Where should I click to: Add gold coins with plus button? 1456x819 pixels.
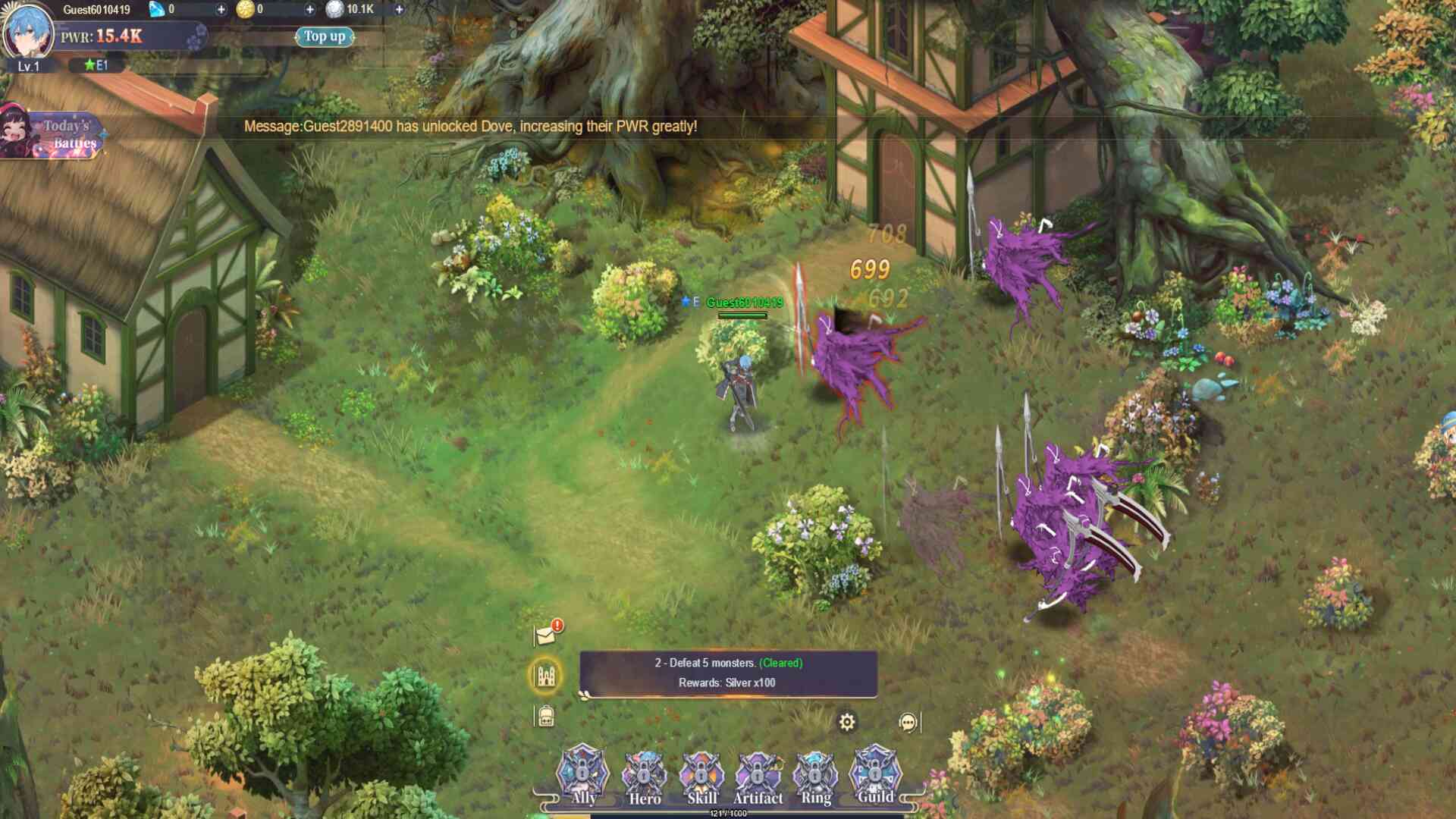(309, 10)
